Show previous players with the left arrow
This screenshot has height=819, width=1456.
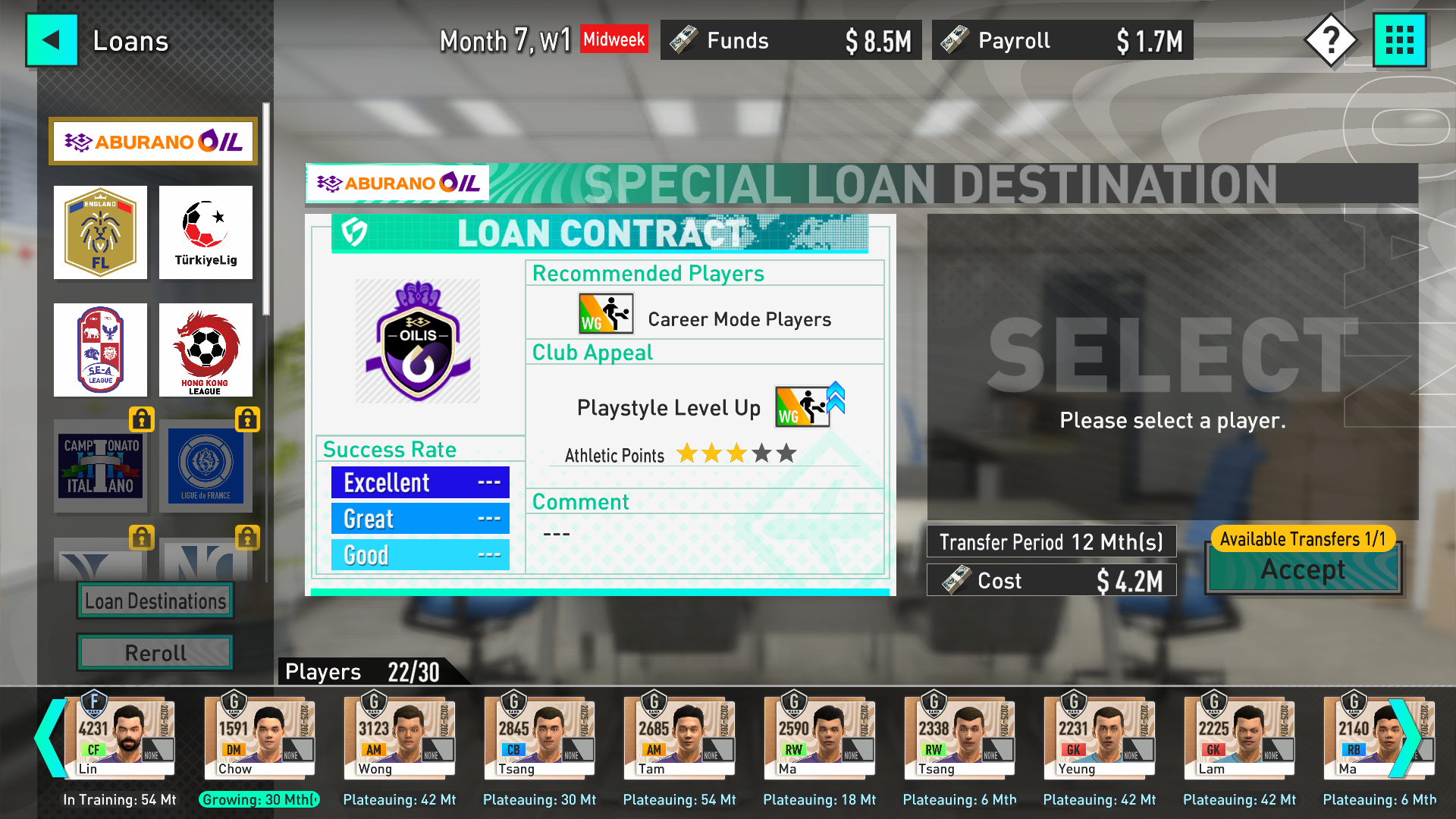point(50,737)
